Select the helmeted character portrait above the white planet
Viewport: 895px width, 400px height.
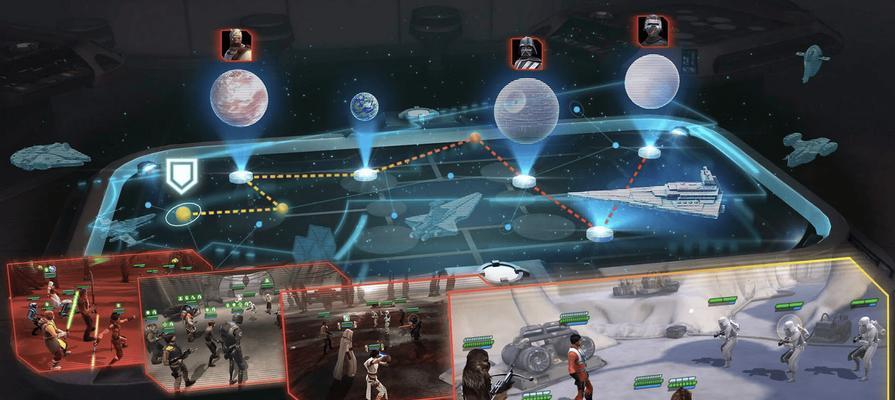tap(652, 31)
